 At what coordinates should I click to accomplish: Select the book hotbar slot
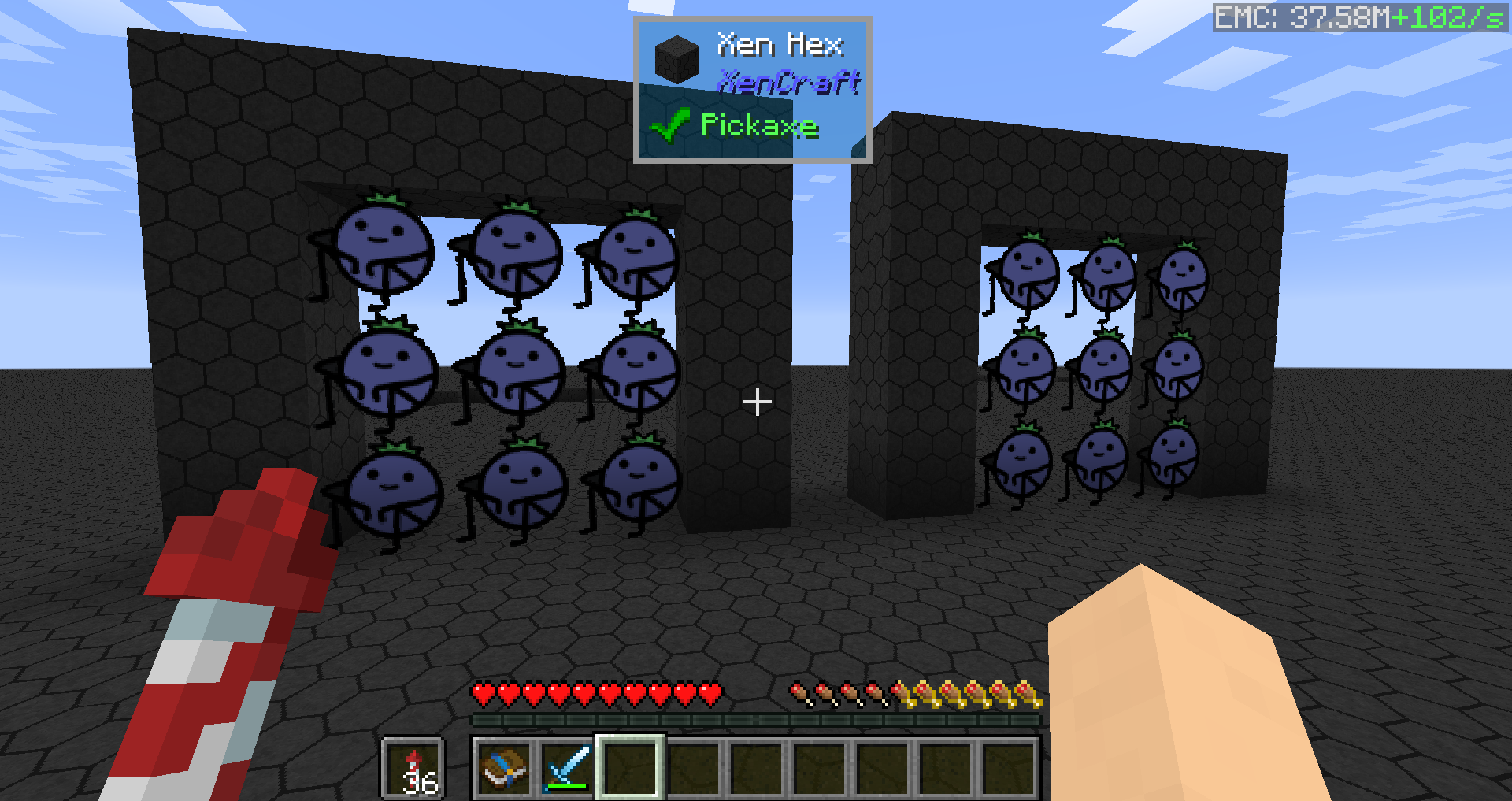point(504,768)
